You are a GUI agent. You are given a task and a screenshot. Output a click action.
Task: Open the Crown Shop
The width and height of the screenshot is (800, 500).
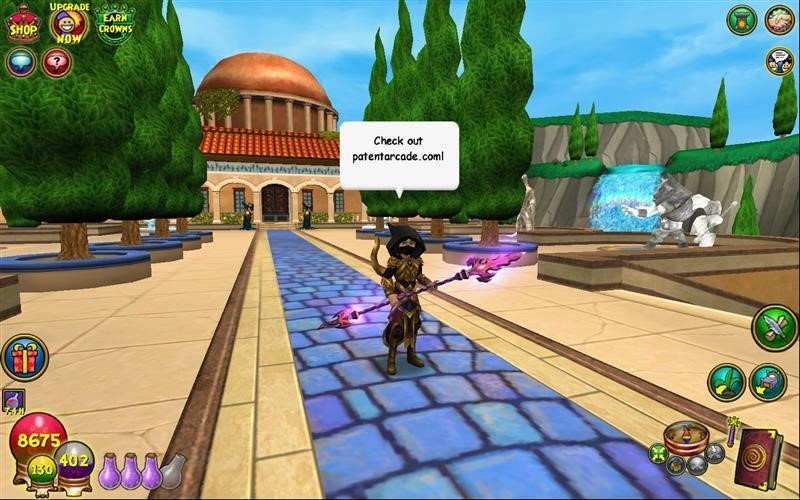22,24
